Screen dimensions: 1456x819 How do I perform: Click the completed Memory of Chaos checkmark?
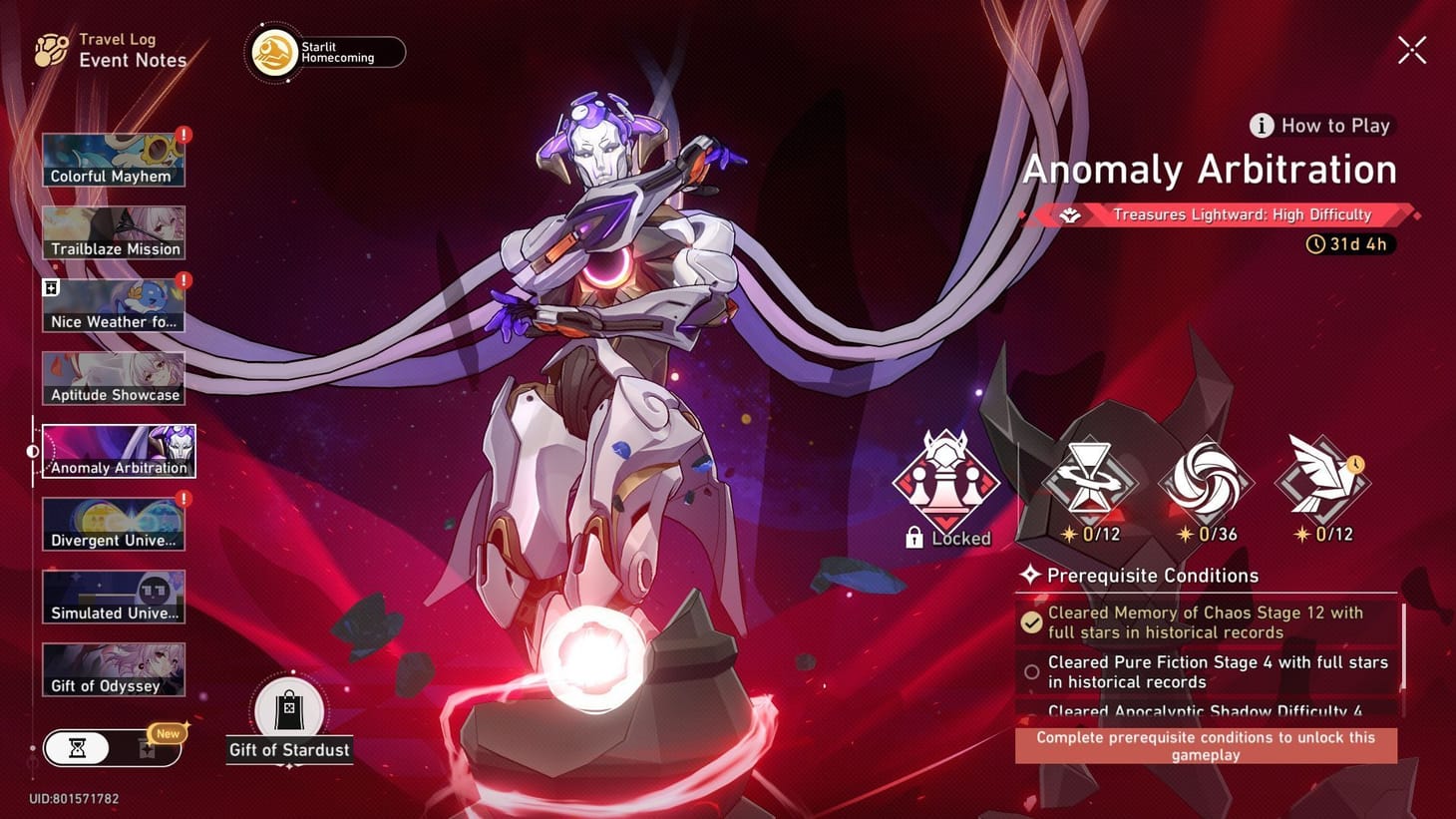pyautogui.click(x=1030, y=621)
